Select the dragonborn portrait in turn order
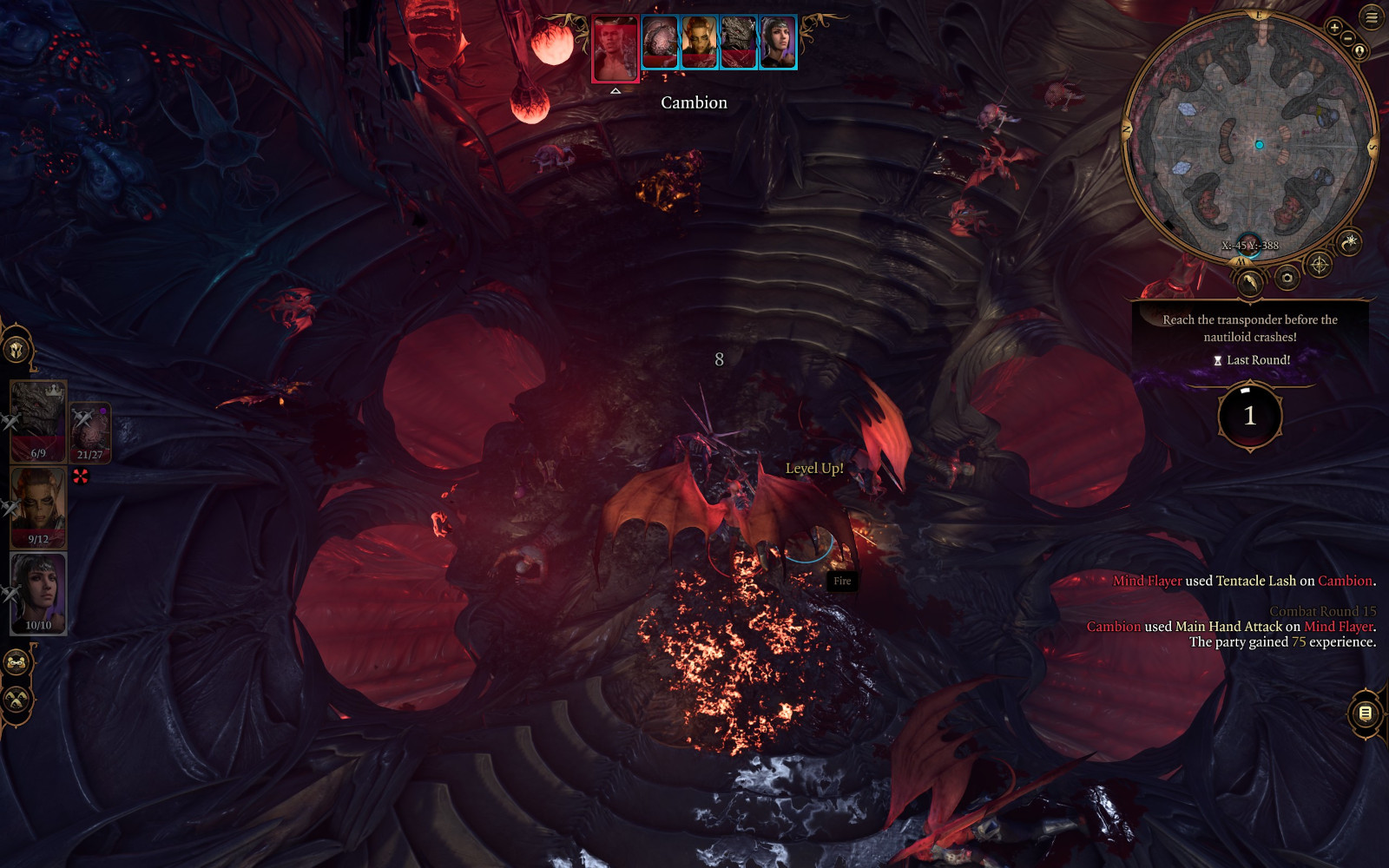The image size is (1389, 868). pyautogui.click(x=739, y=43)
